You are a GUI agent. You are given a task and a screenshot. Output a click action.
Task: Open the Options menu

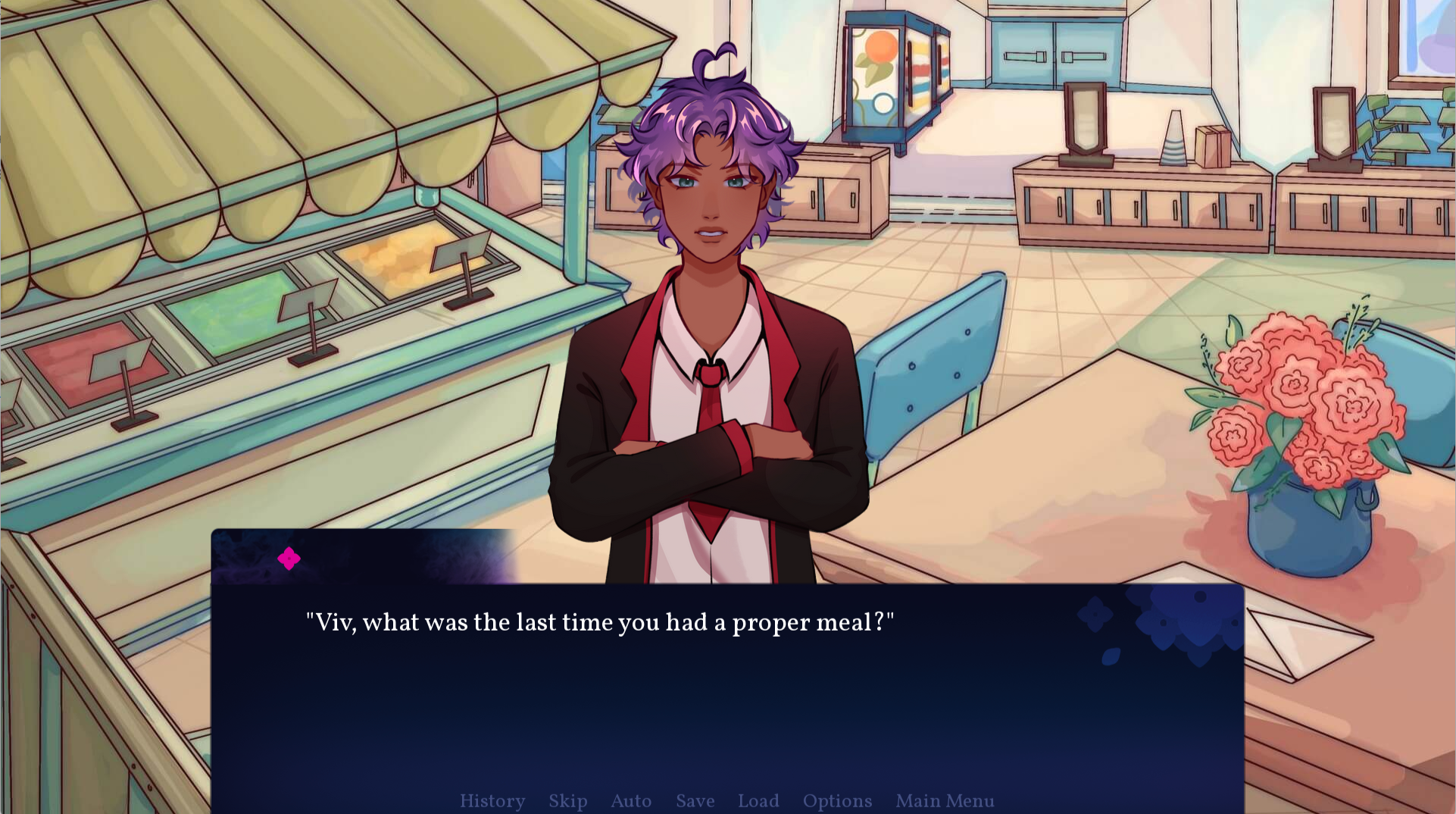837,801
